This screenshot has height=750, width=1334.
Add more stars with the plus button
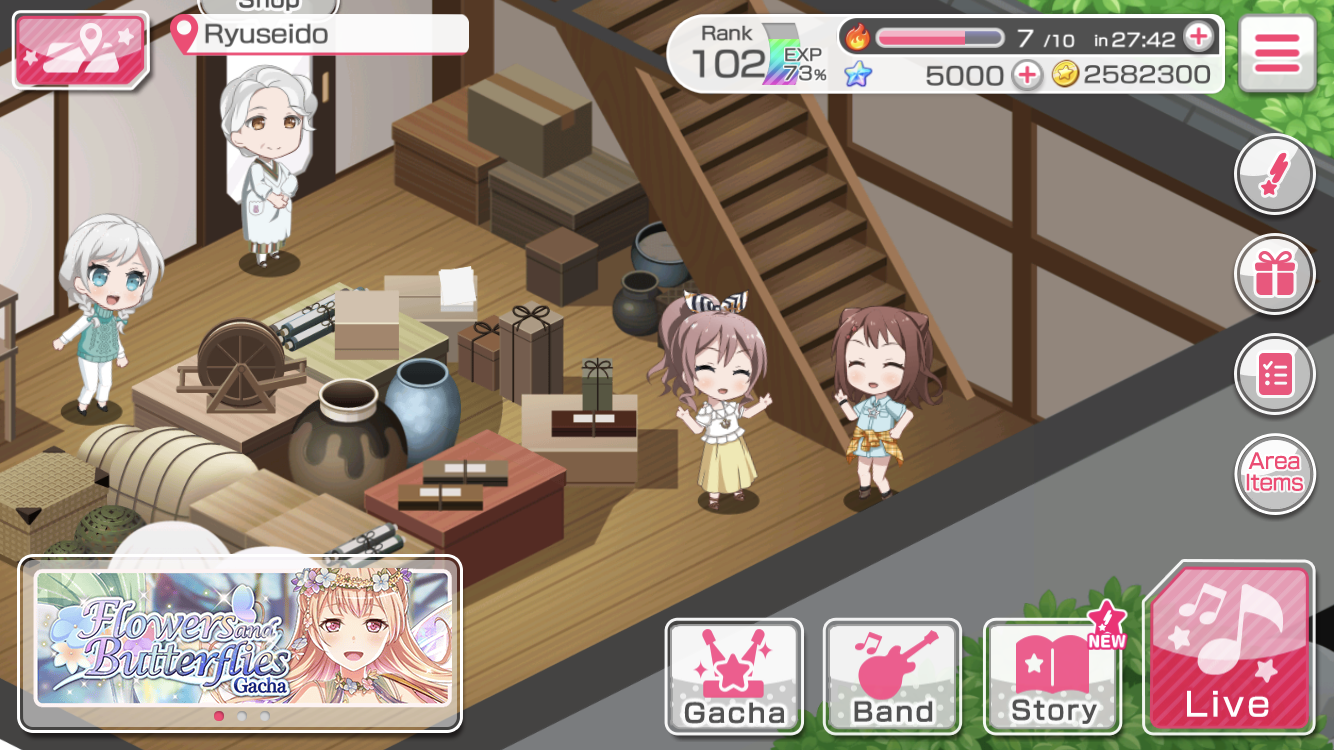coord(1026,75)
